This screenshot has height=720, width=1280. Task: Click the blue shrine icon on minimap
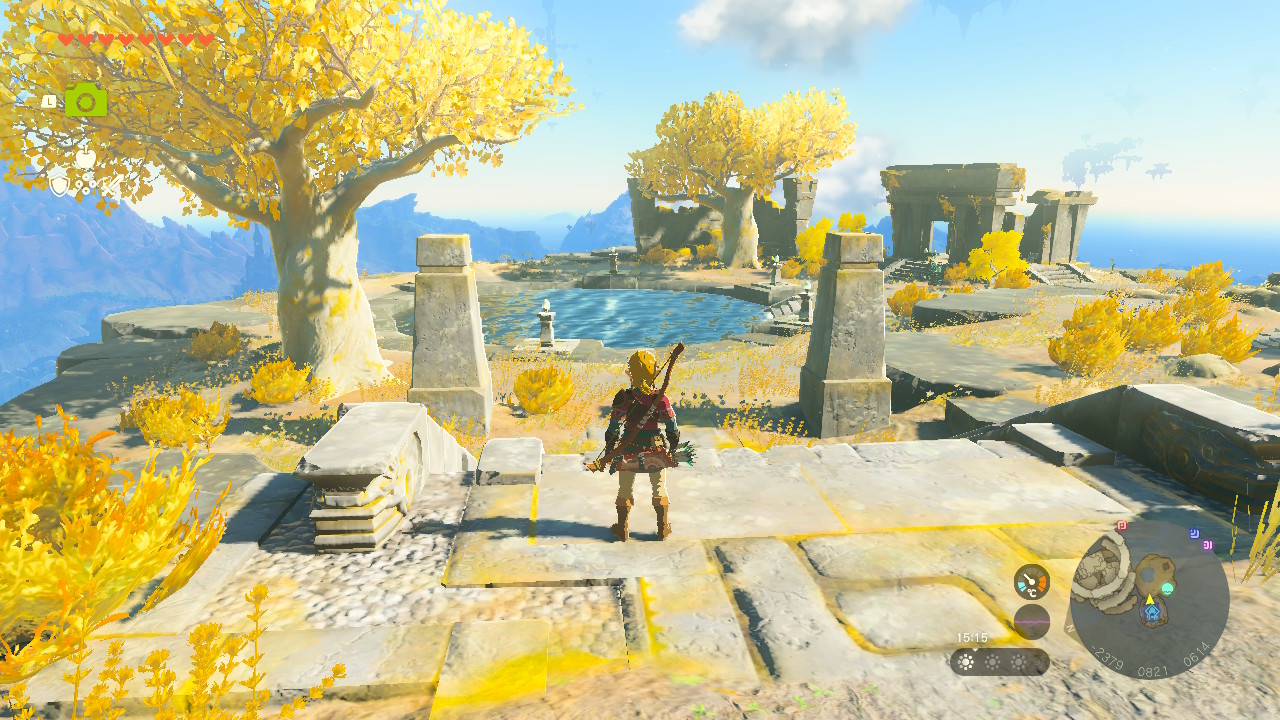coord(1150,613)
